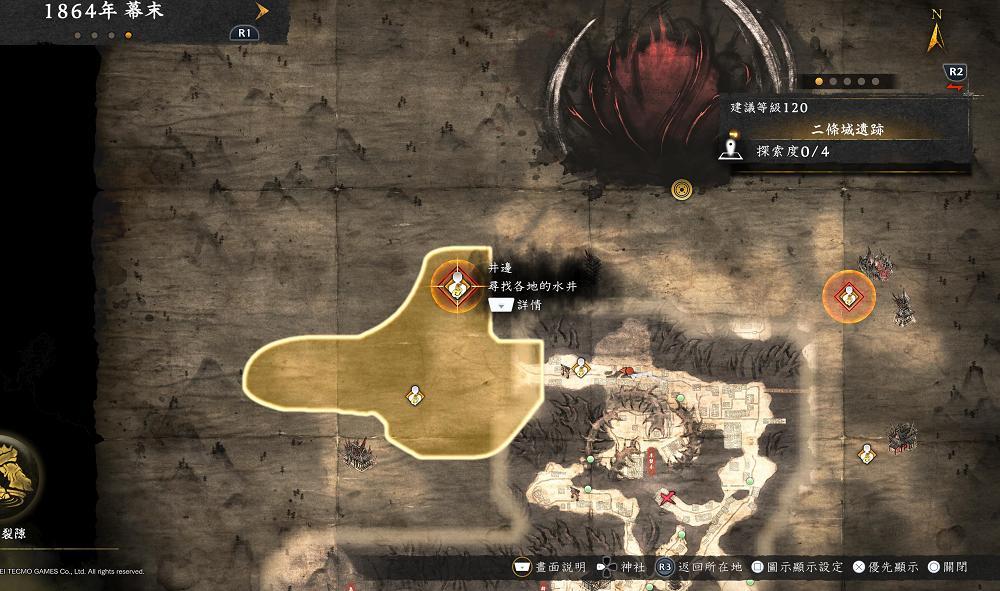
Task: Click the arrow beside 1864年 幕末
Action: pos(263,11)
